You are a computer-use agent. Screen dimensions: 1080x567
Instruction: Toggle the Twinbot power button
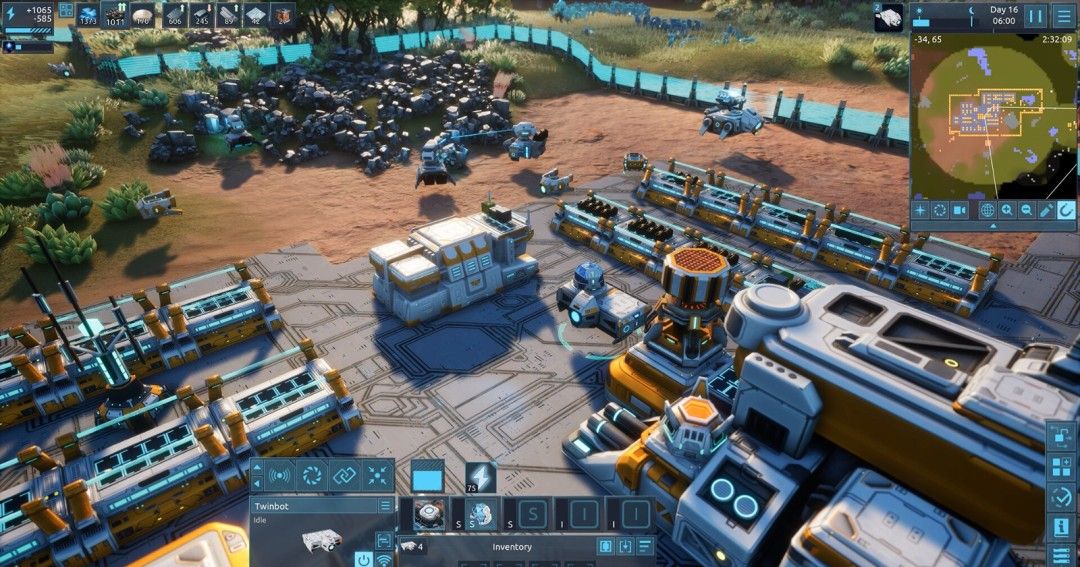coord(363,558)
